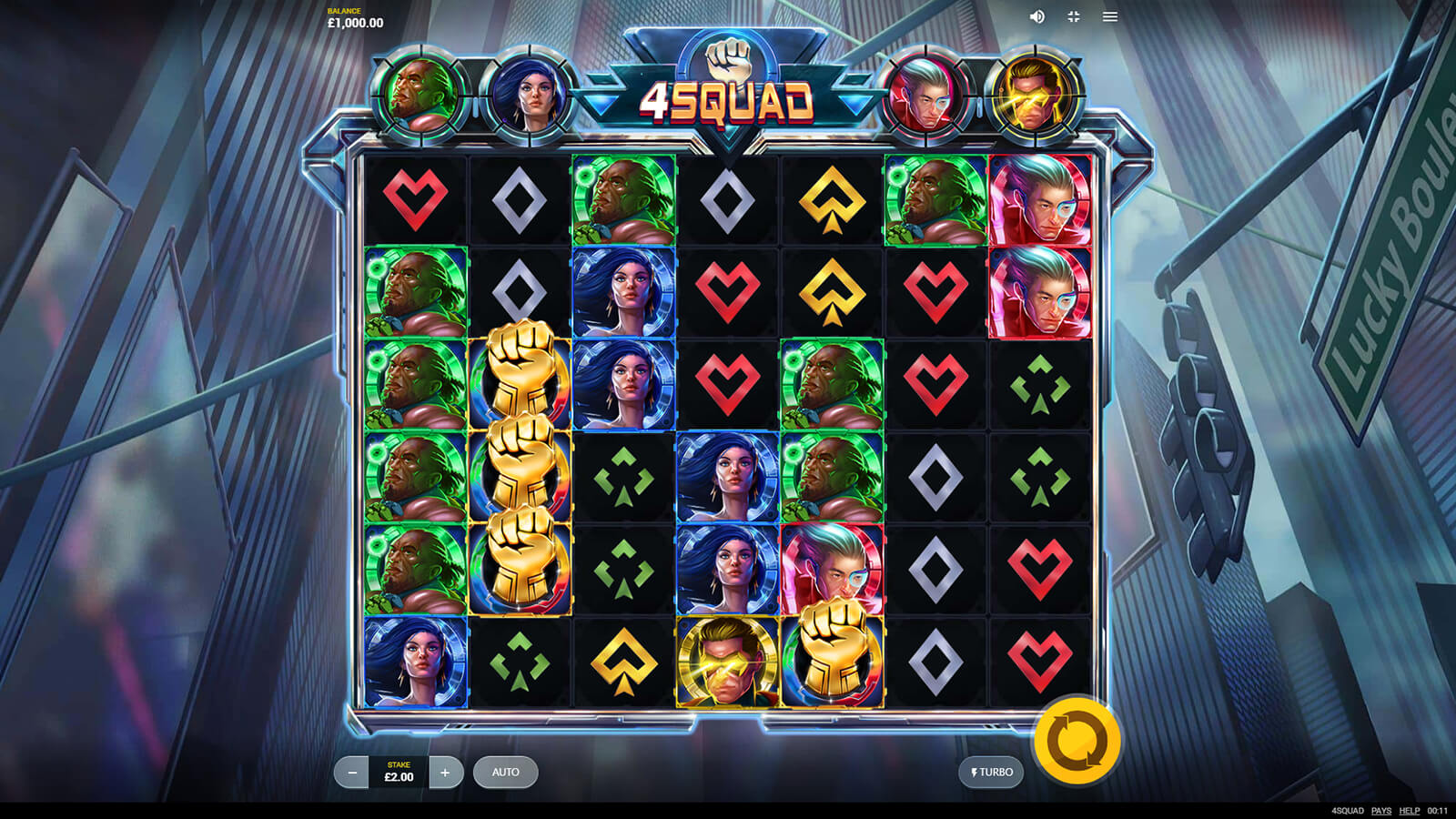Open the HELP link
This screenshot has width=1456, height=819.
click(1409, 811)
